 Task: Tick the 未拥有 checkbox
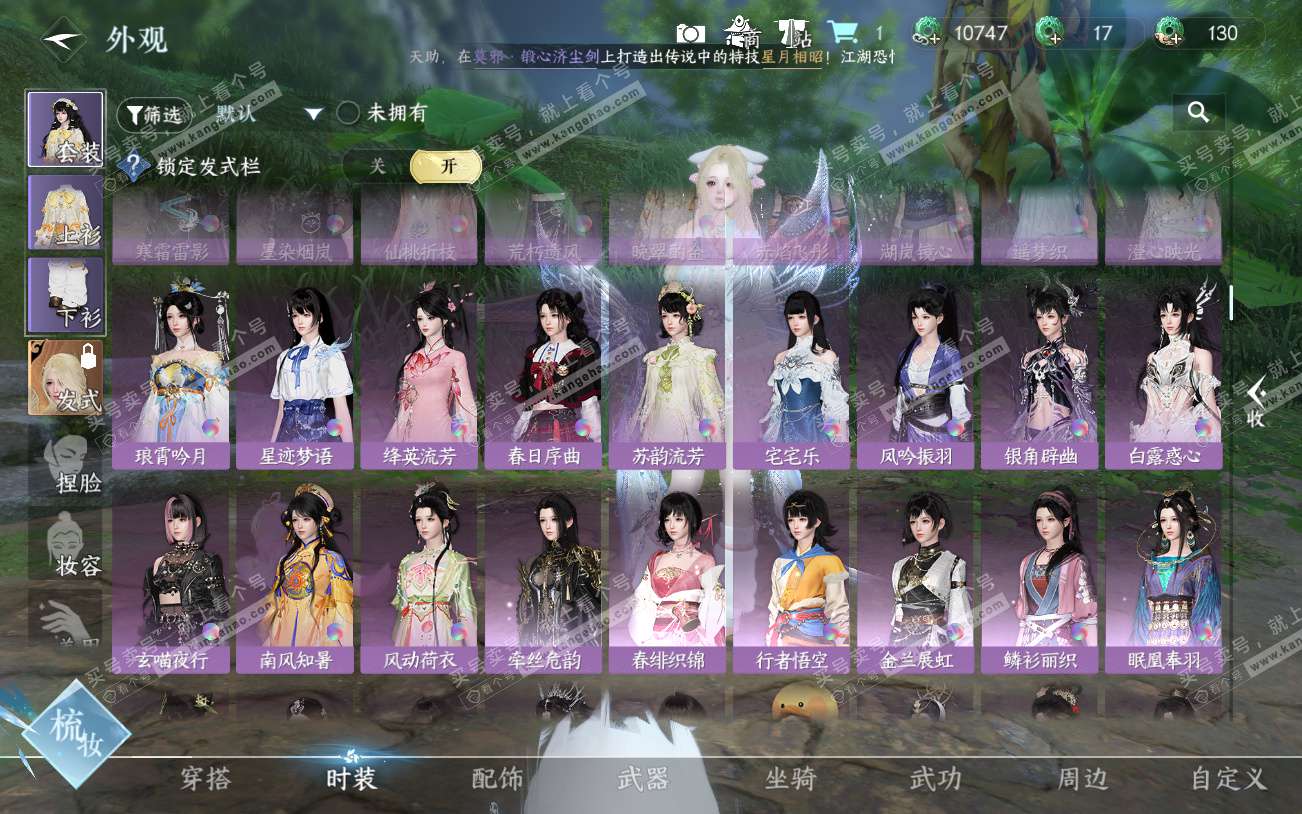348,113
